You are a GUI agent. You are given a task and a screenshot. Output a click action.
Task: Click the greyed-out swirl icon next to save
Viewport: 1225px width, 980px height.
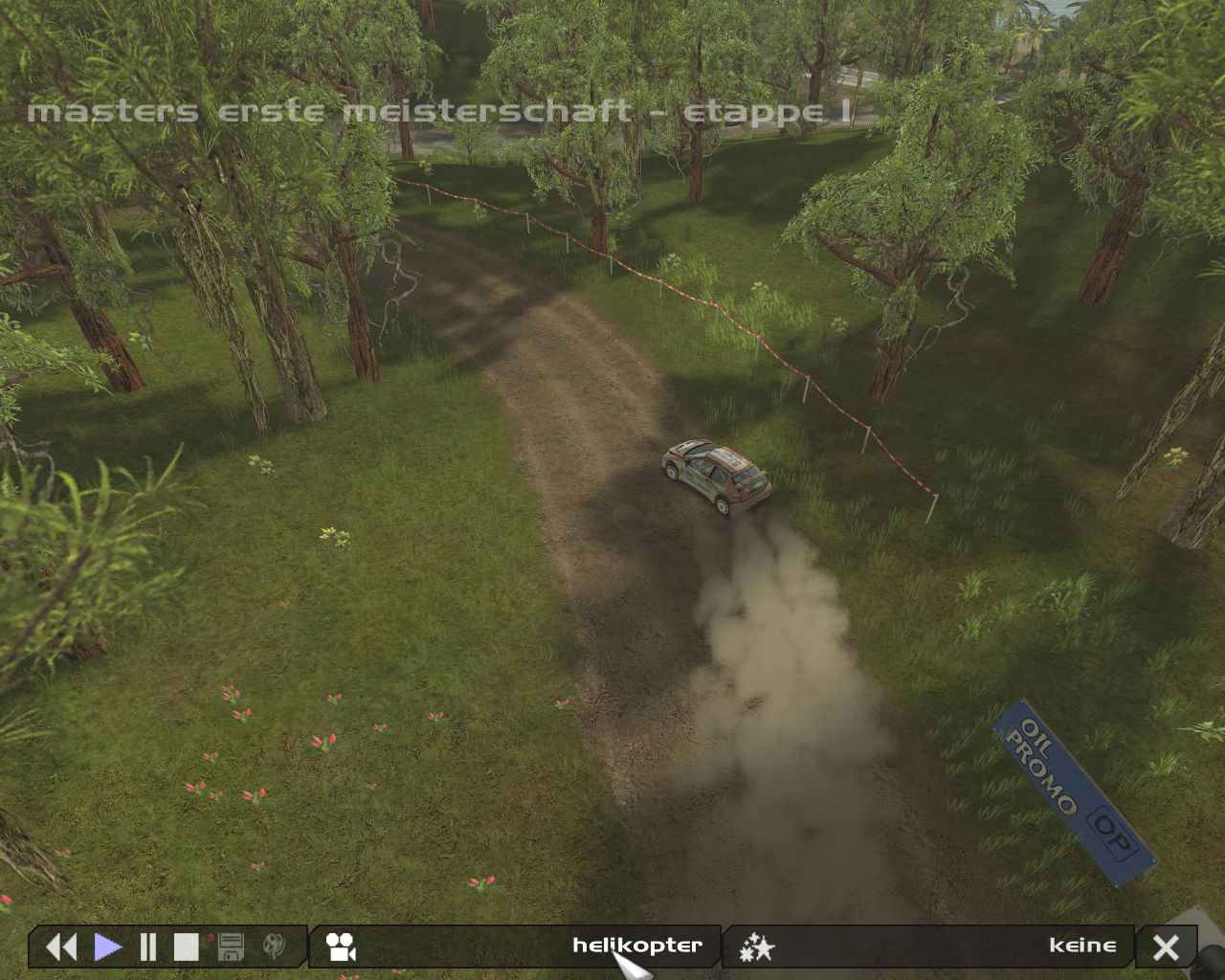tap(274, 947)
